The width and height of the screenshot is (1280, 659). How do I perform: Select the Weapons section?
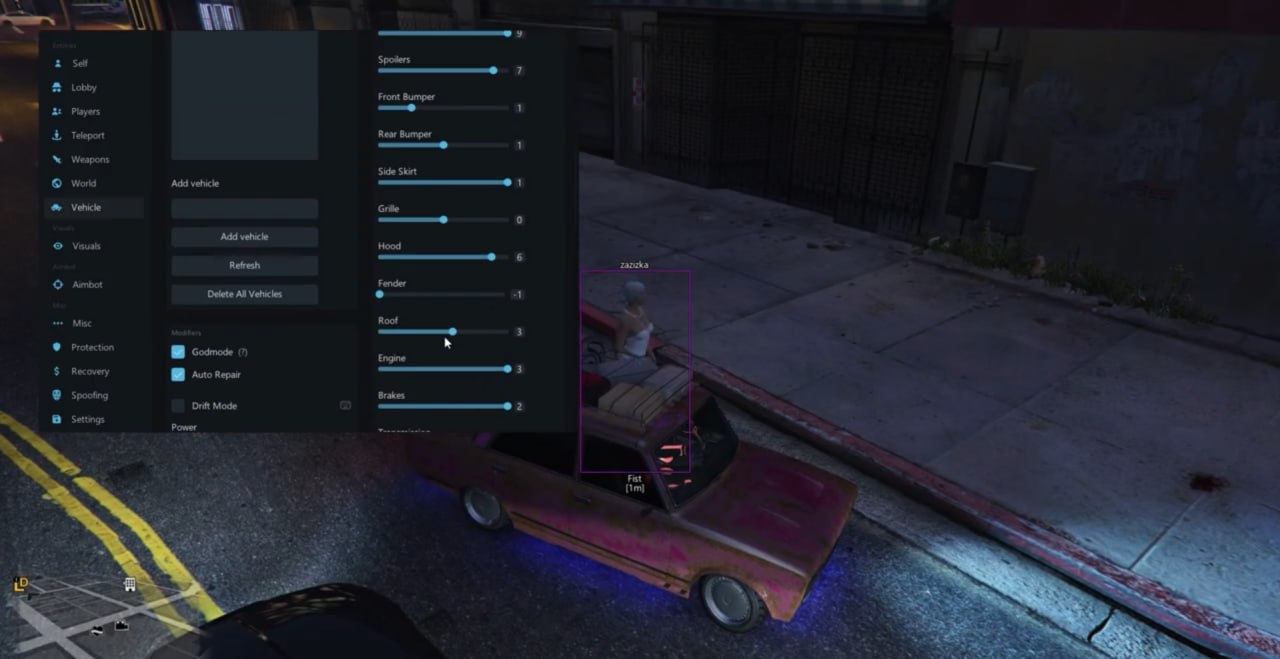point(90,159)
